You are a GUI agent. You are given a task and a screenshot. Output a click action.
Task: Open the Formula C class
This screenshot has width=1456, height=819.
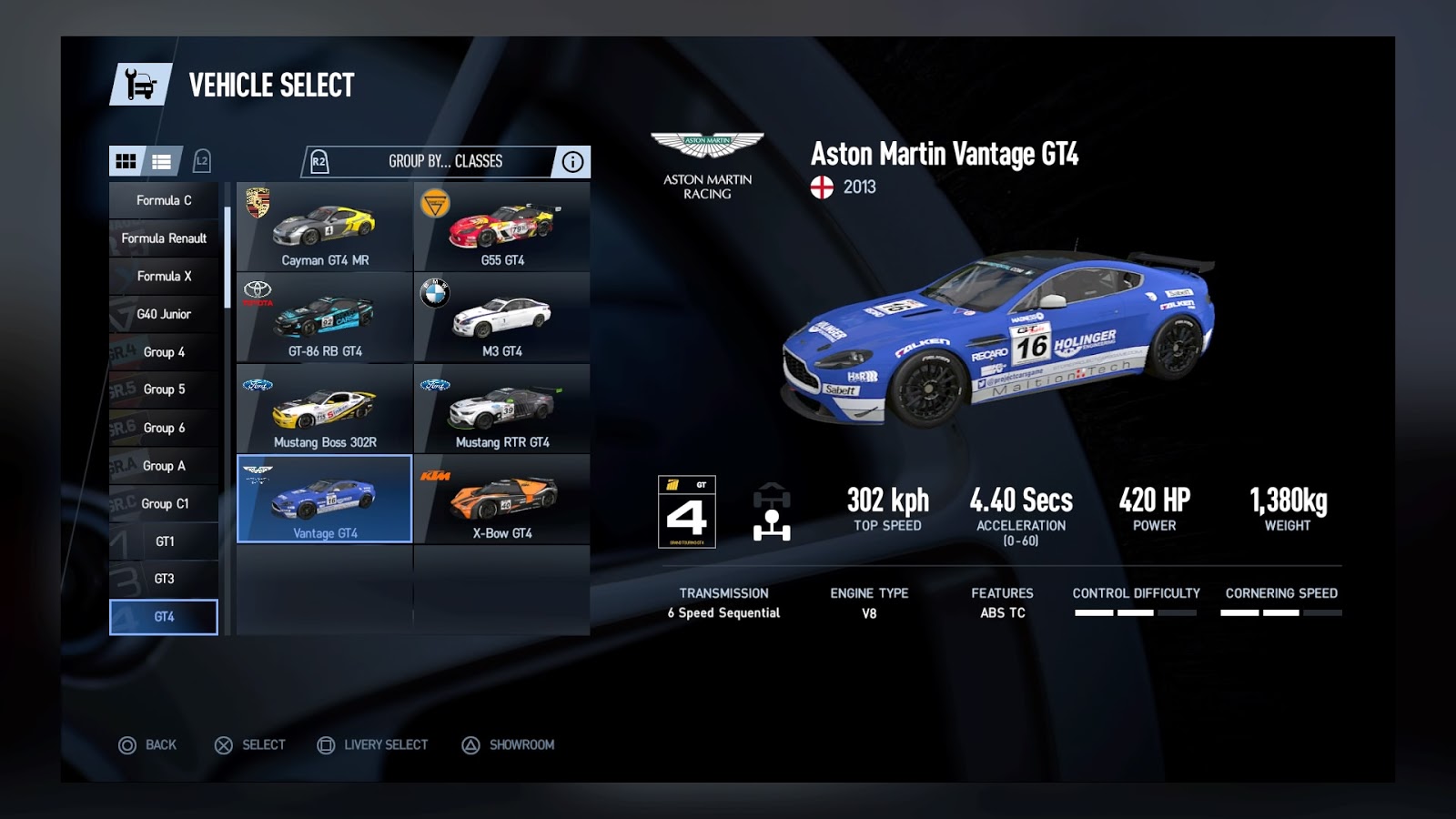point(164,200)
